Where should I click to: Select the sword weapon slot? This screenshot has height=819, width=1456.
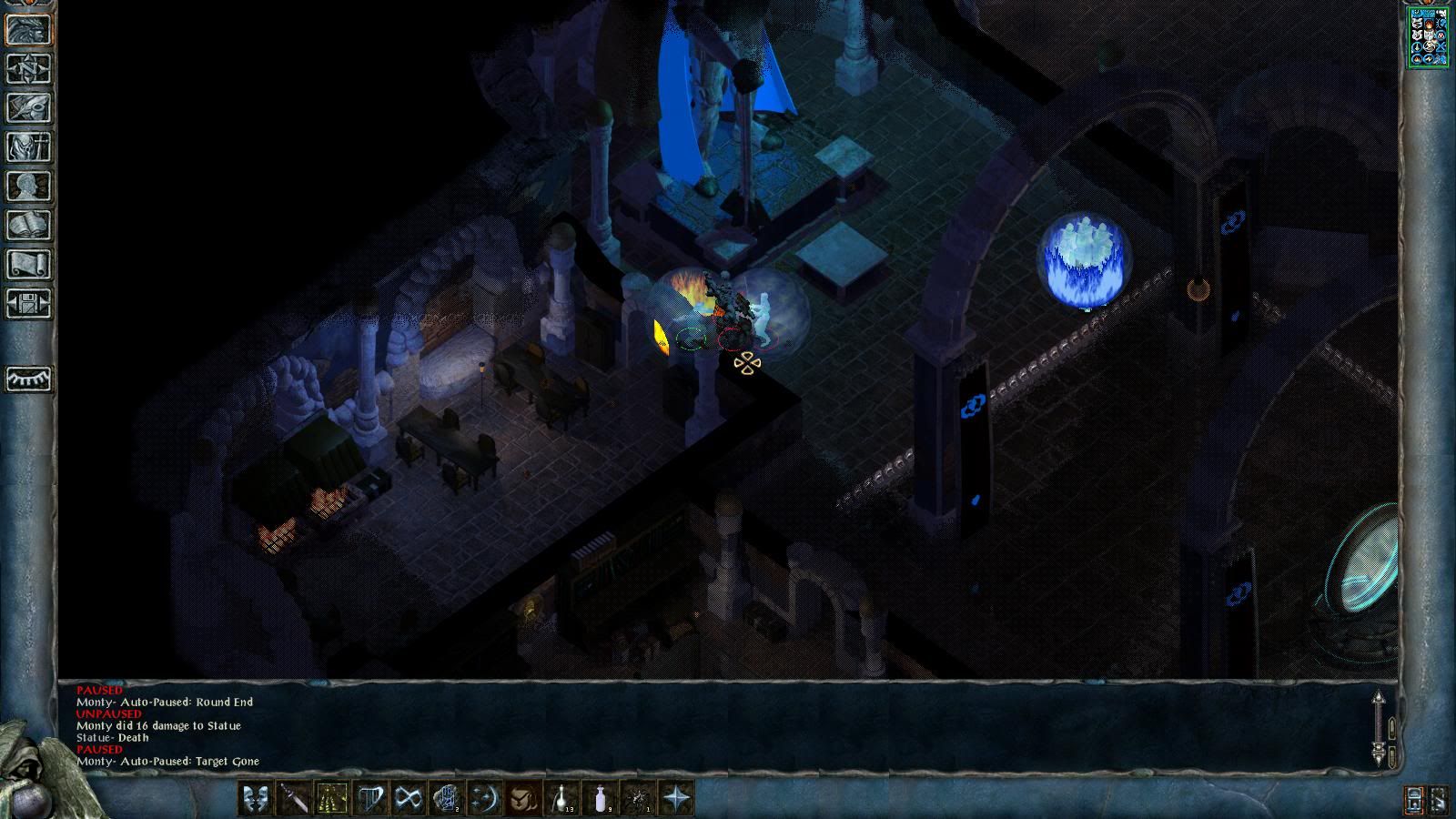[x=294, y=799]
